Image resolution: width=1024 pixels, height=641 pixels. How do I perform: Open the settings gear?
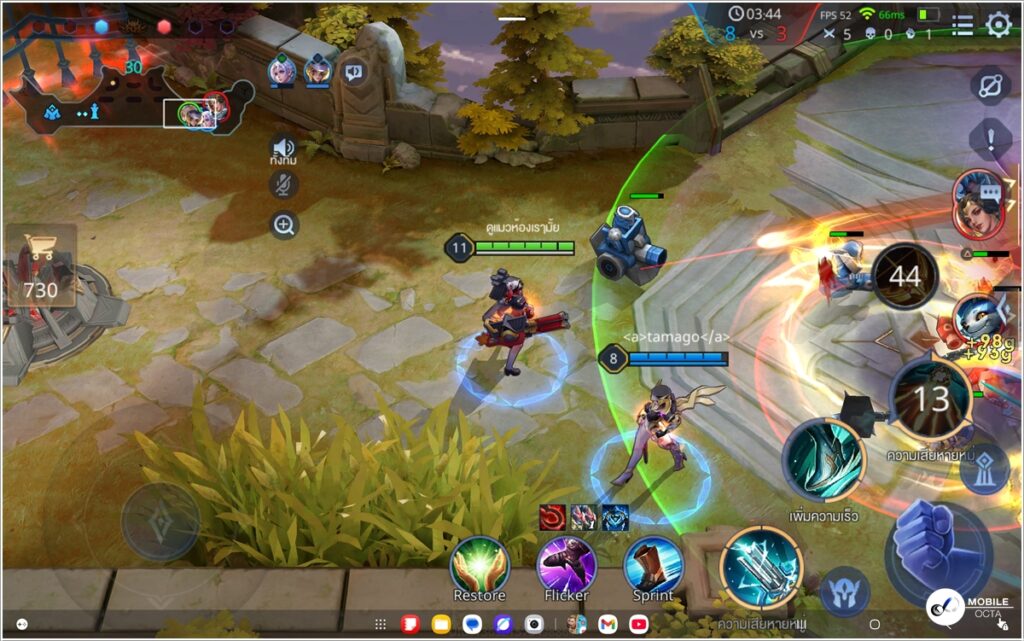[998, 25]
